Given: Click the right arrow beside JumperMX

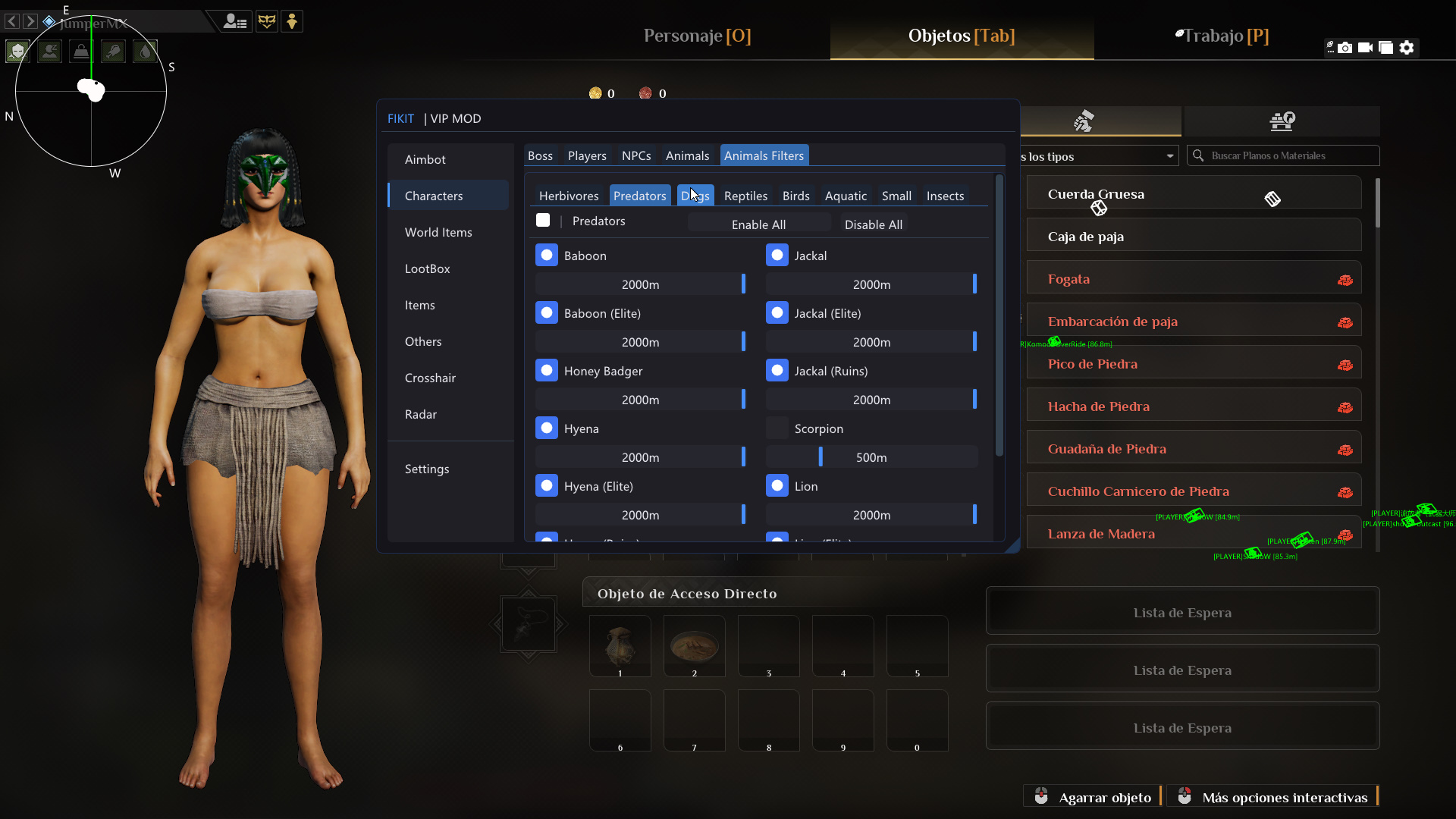Looking at the screenshot, I should [x=30, y=21].
